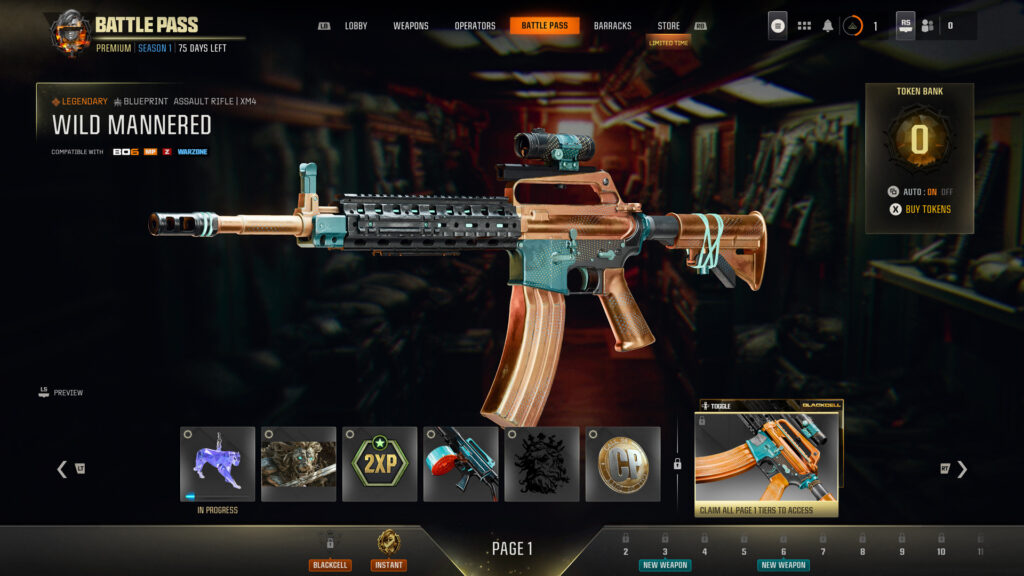Go to the Operators tab
The height and width of the screenshot is (576, 1024).
pos(474,26)
